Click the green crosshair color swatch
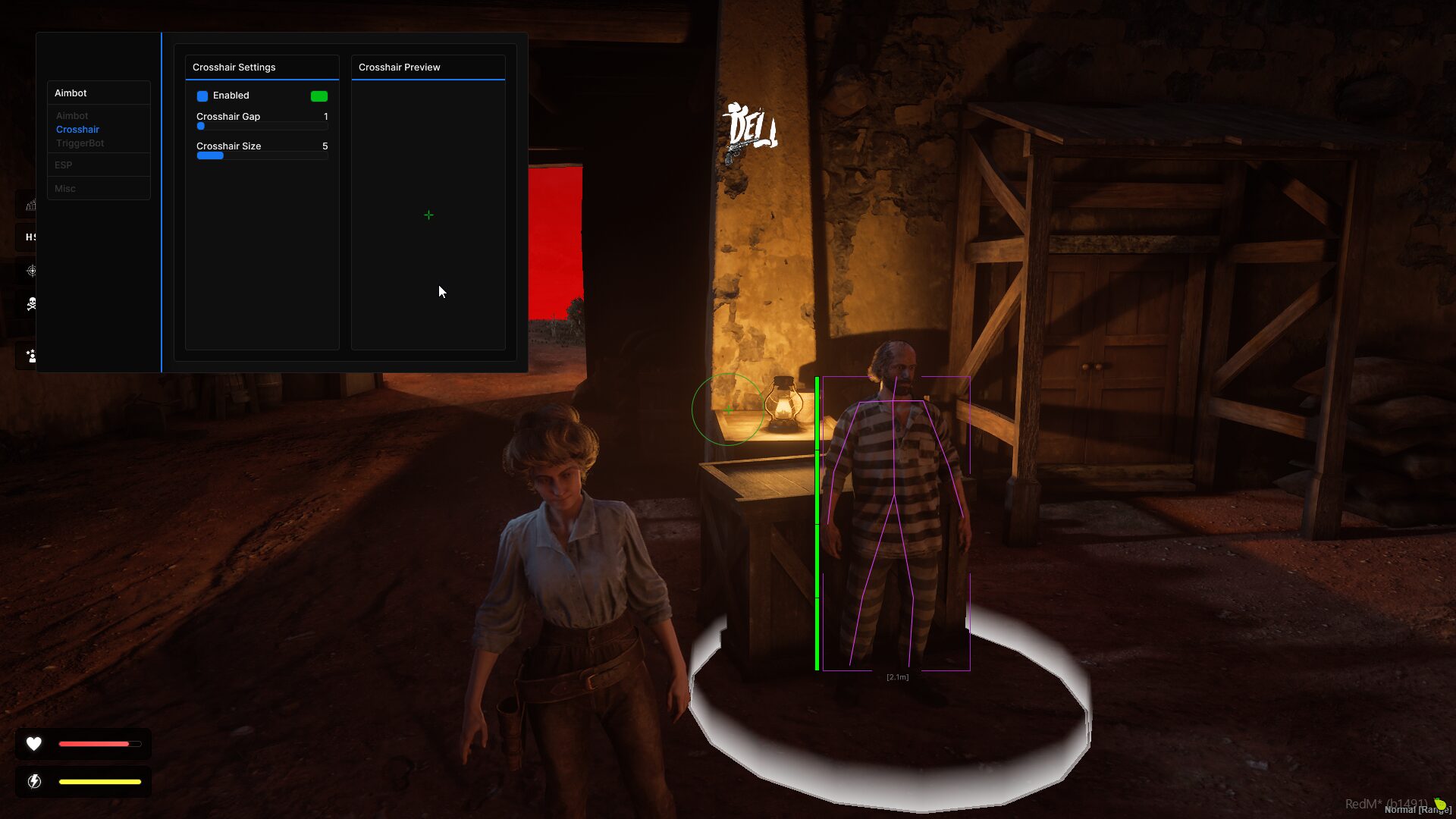Screen dimensions: 1456x819 pos(319,96)
